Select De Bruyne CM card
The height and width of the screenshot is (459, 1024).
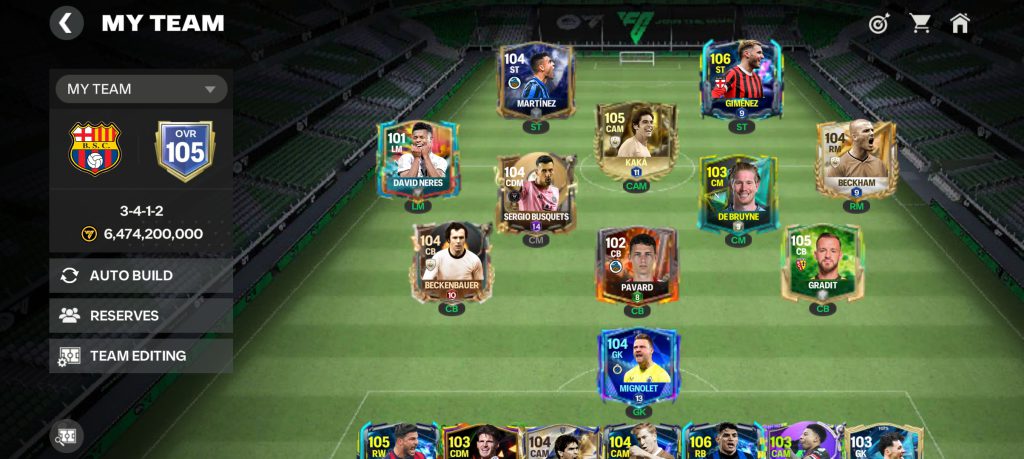pyautogui.click(x=738, y=194)
